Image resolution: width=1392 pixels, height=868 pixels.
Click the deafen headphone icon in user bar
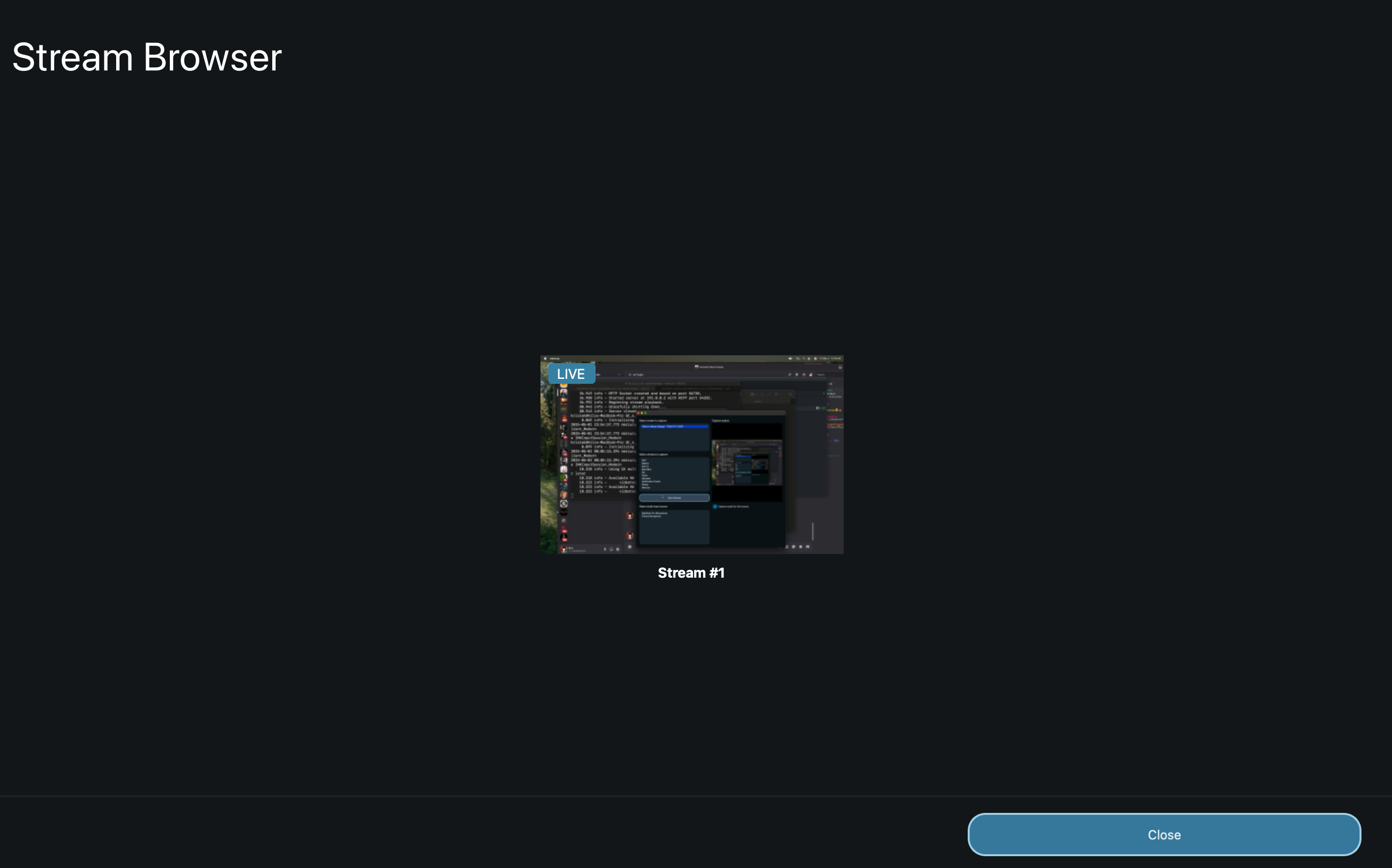611,549
